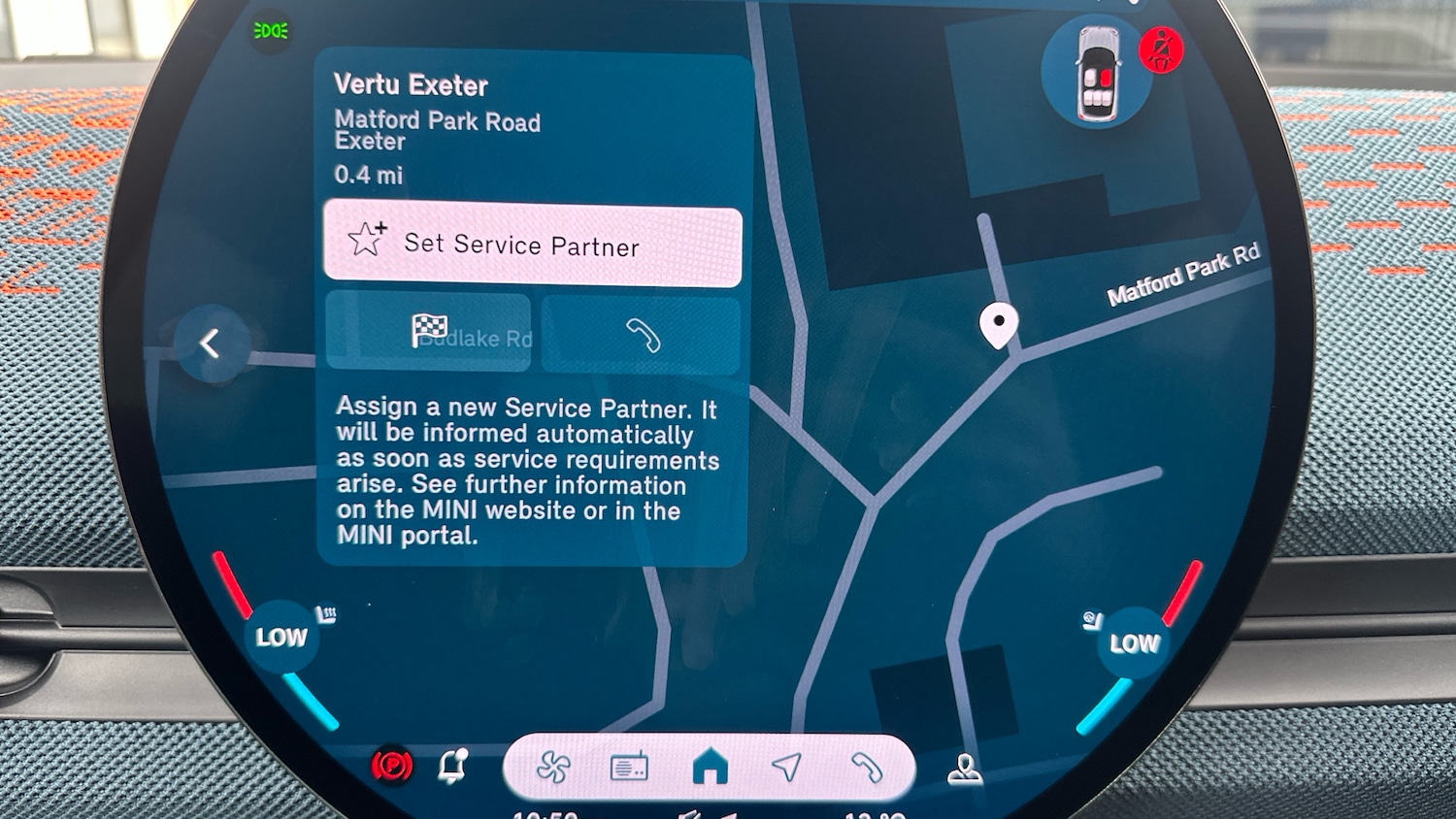This screenshot has height=819, width=1456.
Task: Show notifications via the bell icon
Action: (452, 766)
